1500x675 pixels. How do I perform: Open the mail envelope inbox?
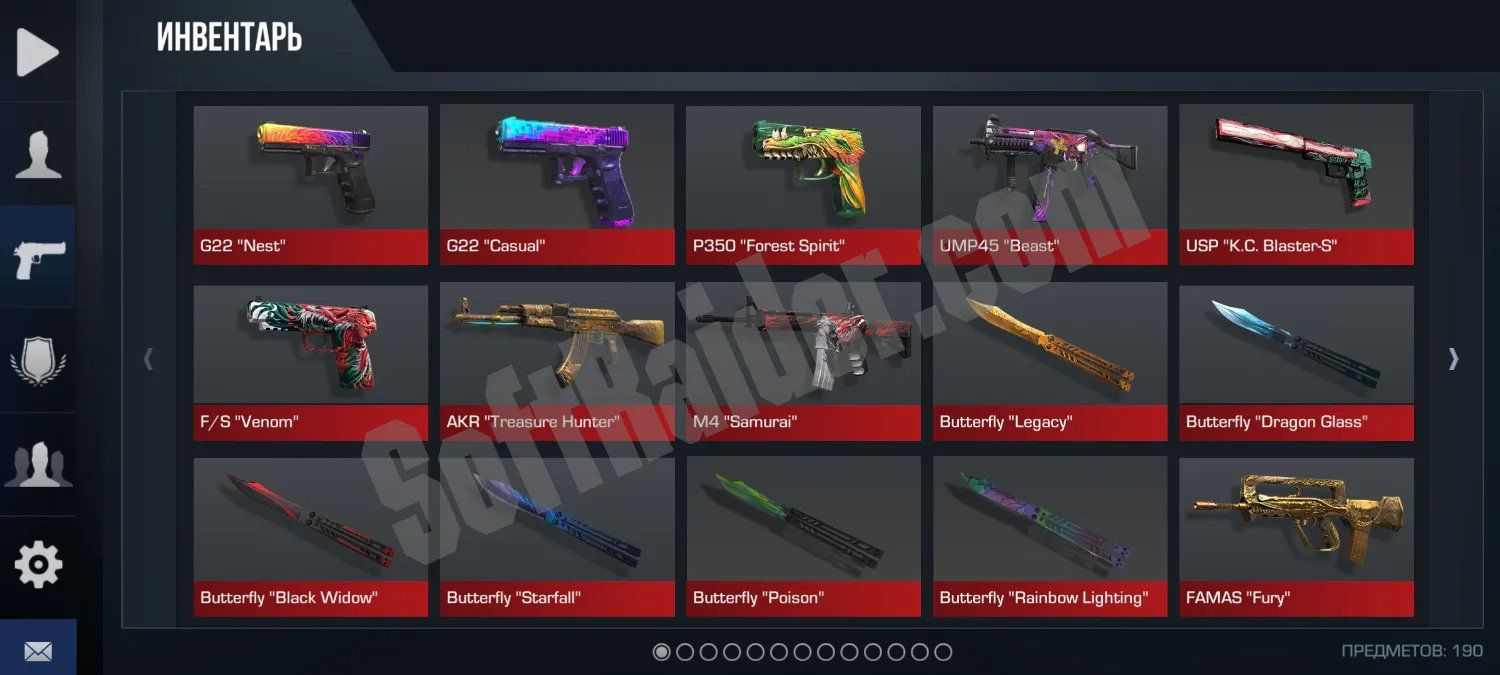coord(38,651)
